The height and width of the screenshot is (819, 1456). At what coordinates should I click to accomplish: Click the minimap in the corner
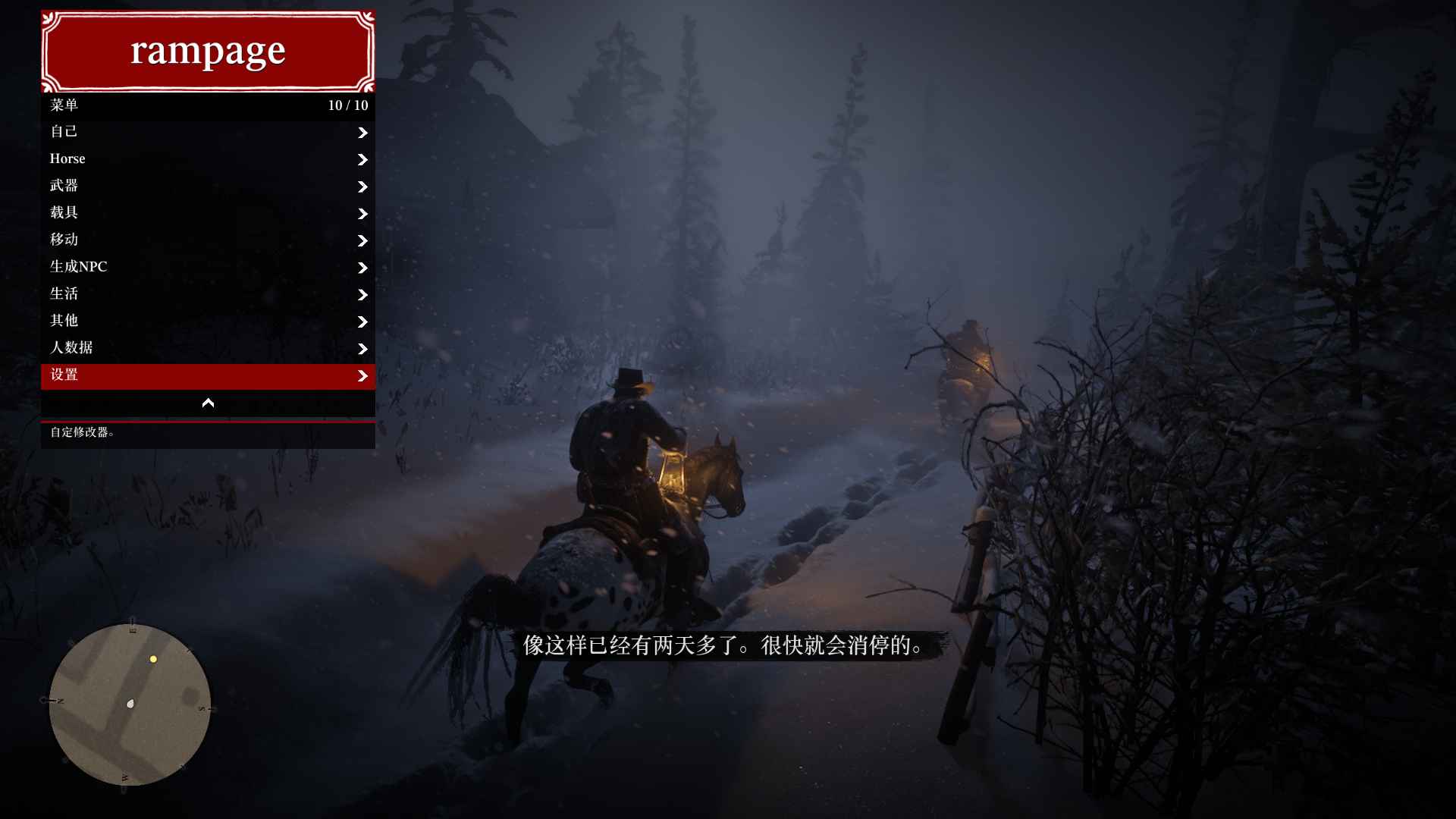coord(130,705)
